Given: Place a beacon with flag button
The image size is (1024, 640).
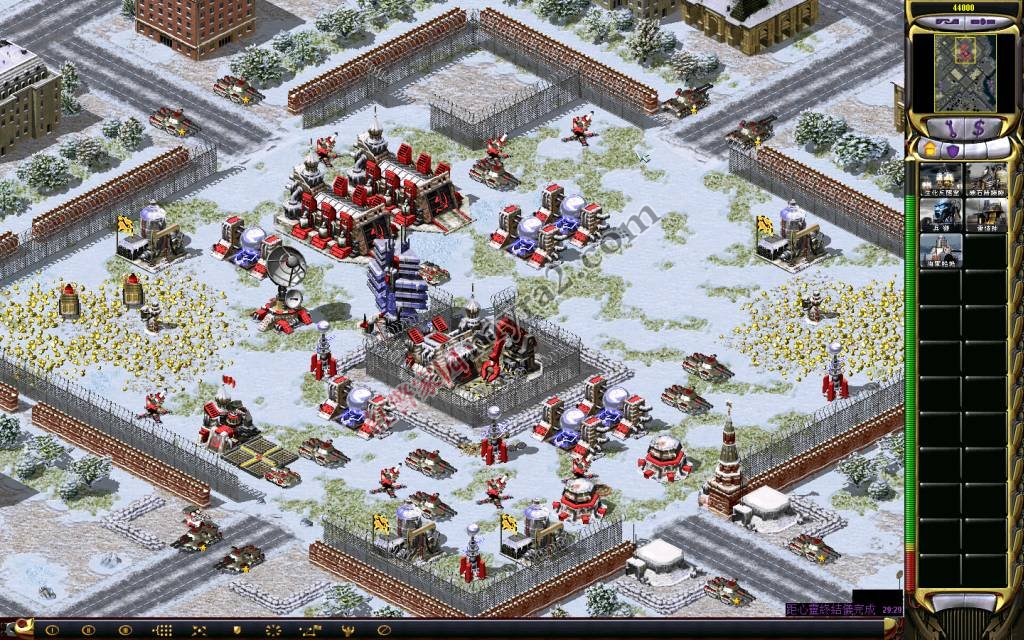Looking at the screenshot, I should [309, 630].
